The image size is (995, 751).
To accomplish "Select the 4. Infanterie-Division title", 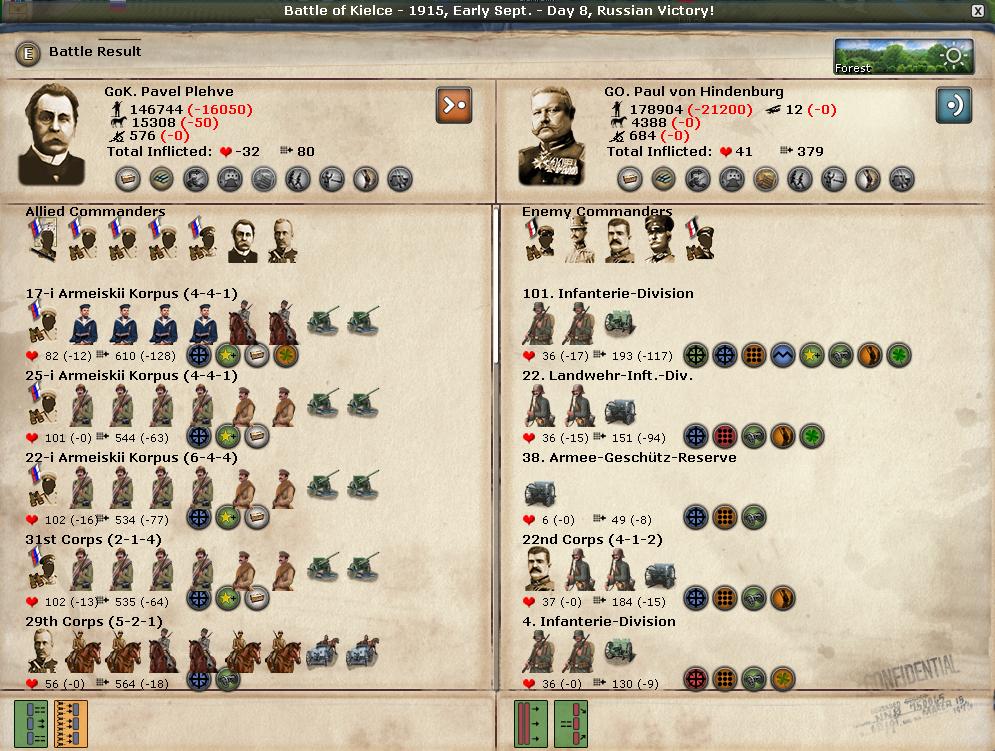I will (x=599, y=622).
